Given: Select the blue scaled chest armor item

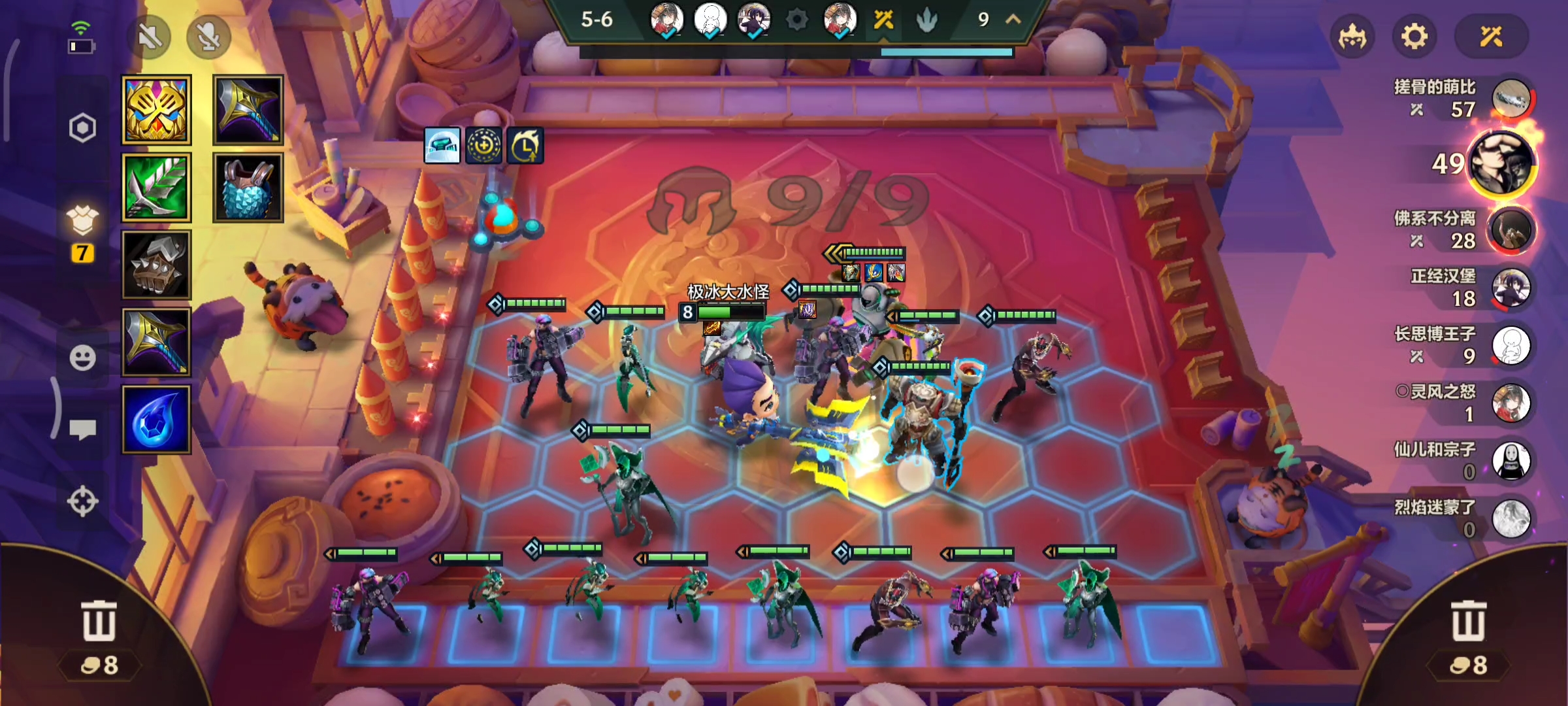Looking at the screenshot, I should tap(248, 188).
